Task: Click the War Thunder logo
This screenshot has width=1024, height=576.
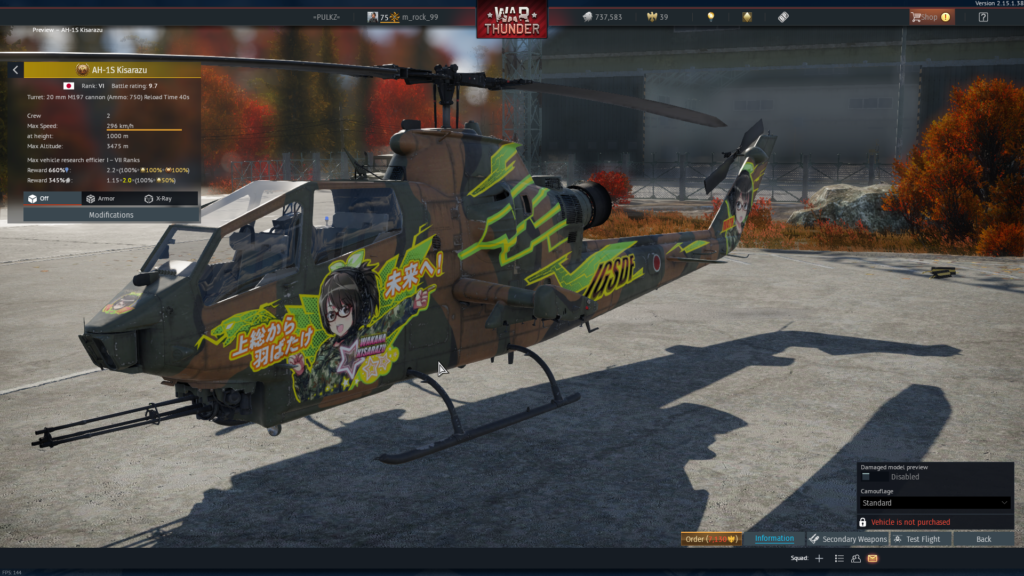Action: [511, 20]
